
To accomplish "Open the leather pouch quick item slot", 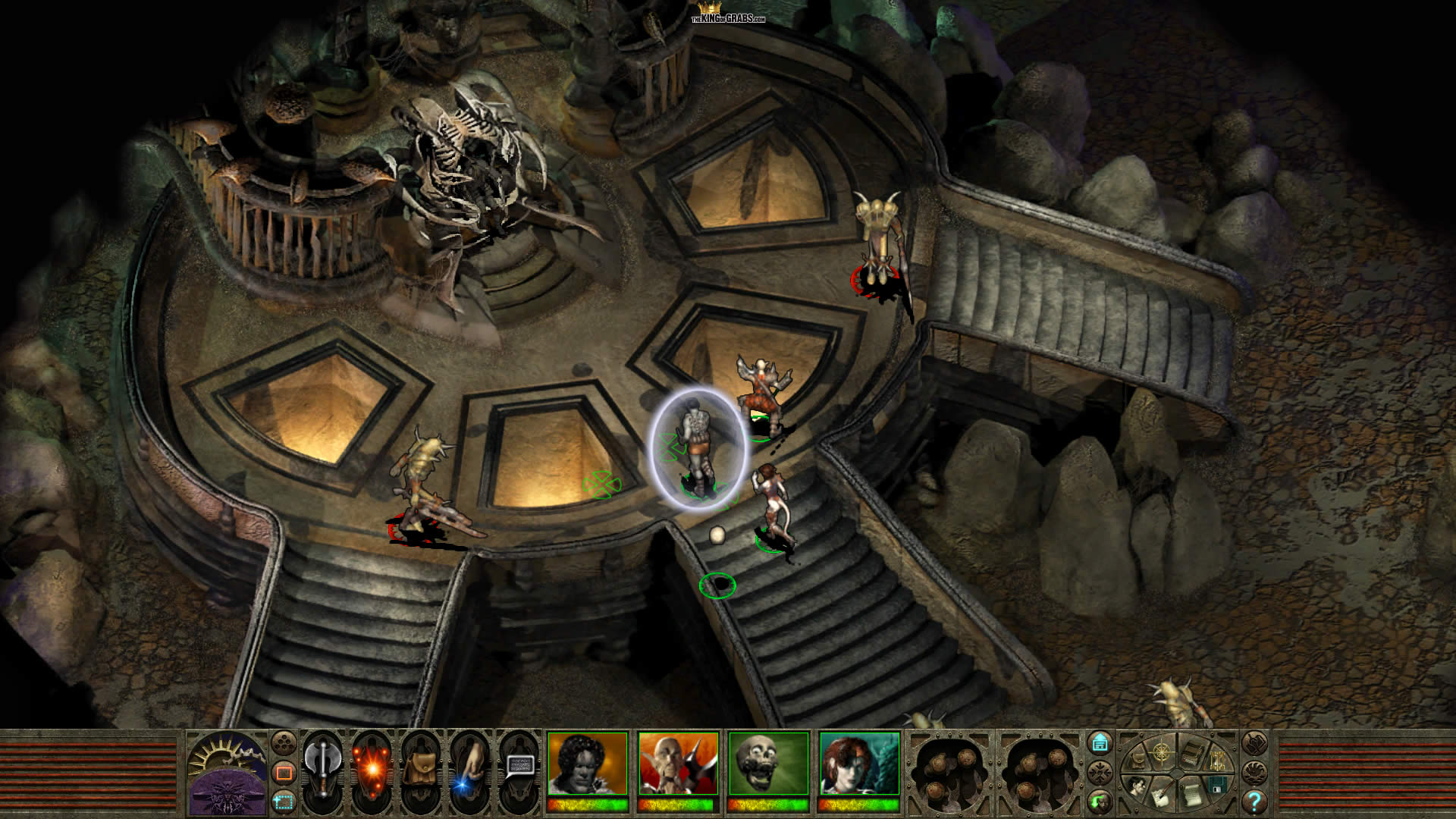I will tap(419, 772).
